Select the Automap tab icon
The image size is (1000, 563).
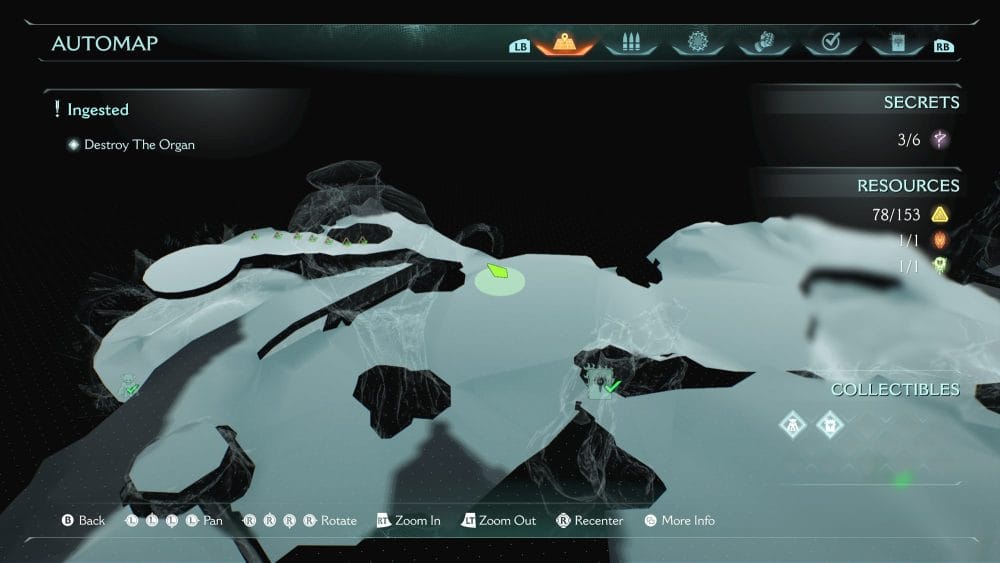coord(565,44)
